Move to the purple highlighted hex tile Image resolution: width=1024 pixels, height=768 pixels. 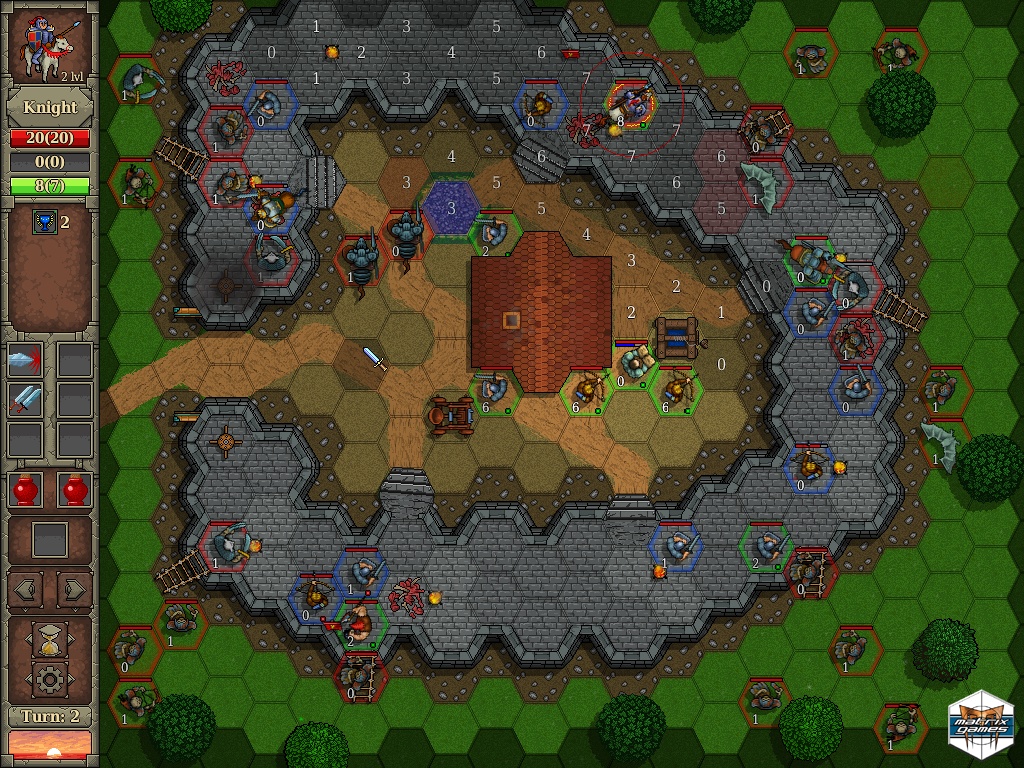pyautogui.click(x=451, y=207)
